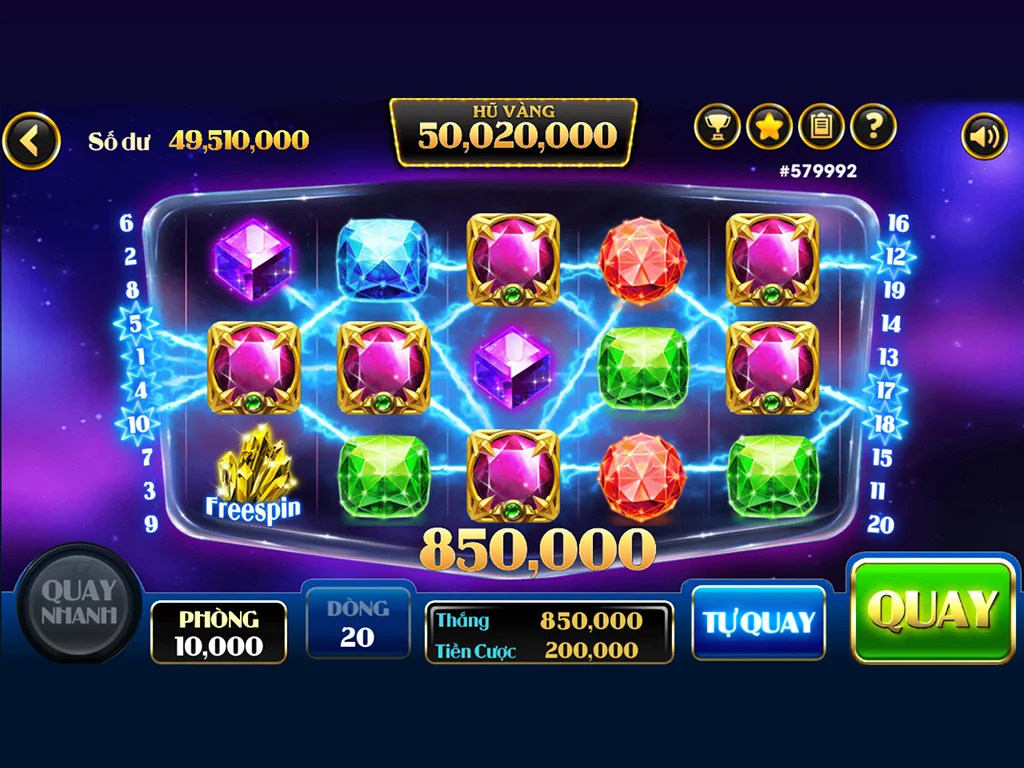The image size is (1024, 768).
Task: Select payline number 5 marker
Action: point(136,323)
